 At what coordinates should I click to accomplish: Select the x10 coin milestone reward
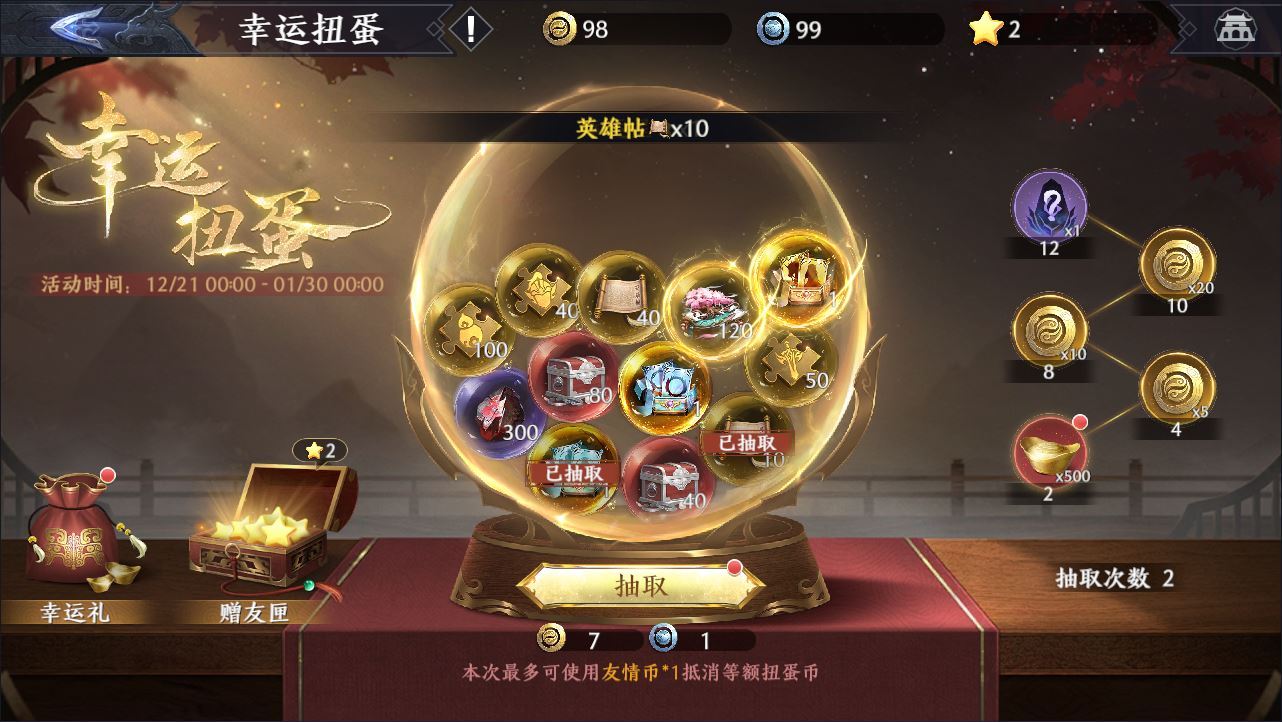pyautogui.click(x=1048, y=331)
